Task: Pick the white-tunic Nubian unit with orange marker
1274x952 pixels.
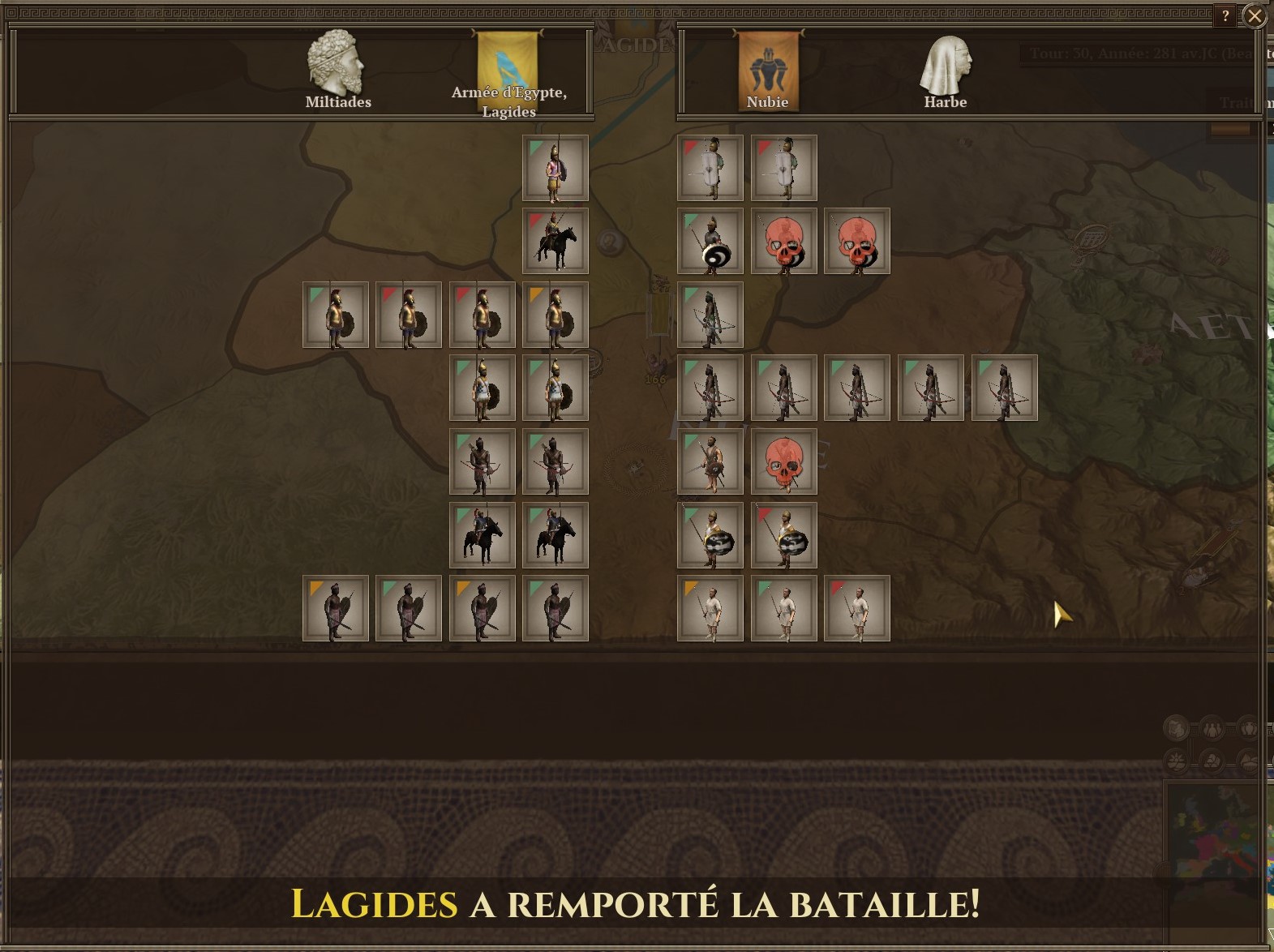Action: pos(710,609)
